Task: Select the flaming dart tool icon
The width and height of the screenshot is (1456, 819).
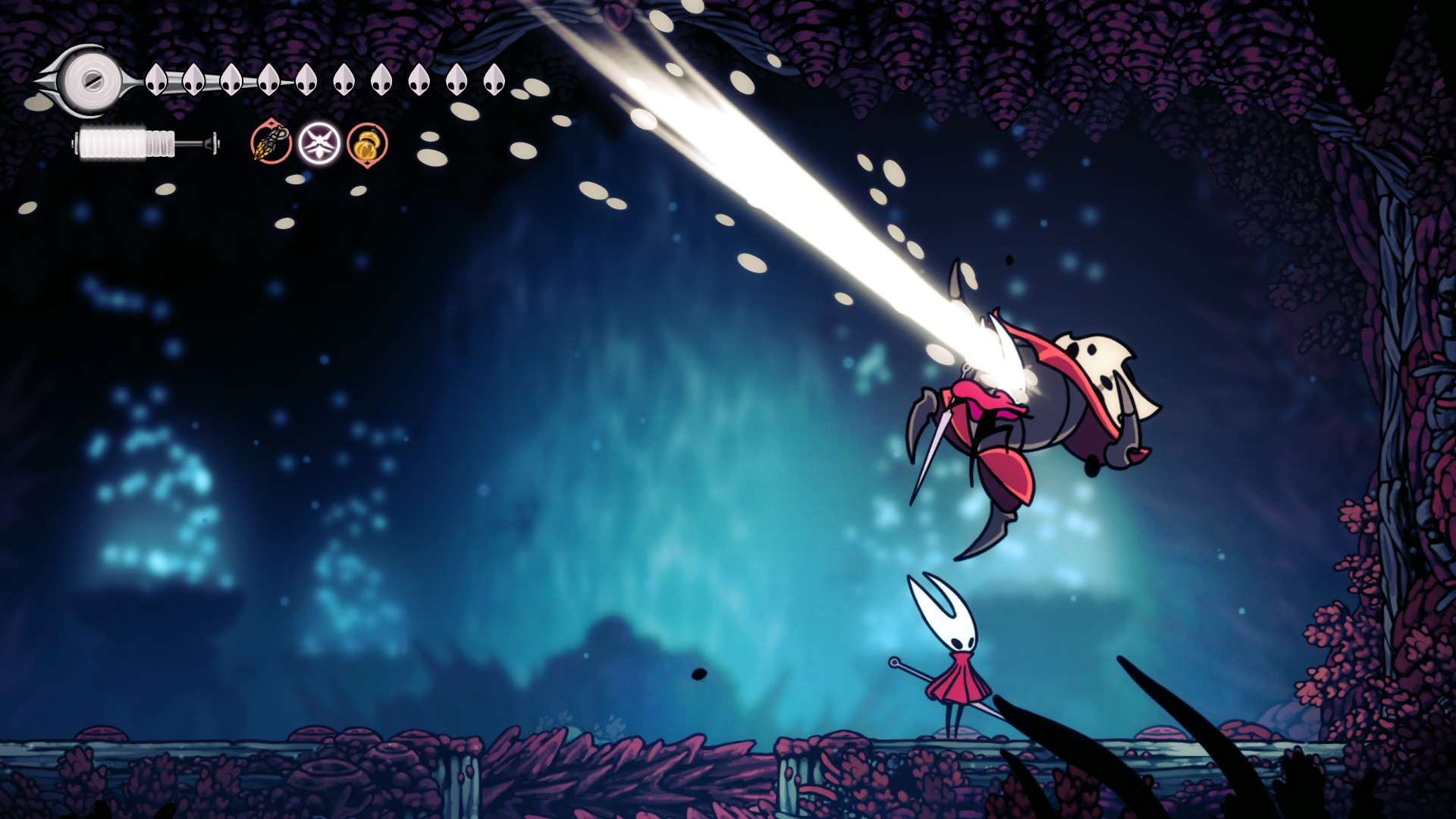Action: [271, 143]
